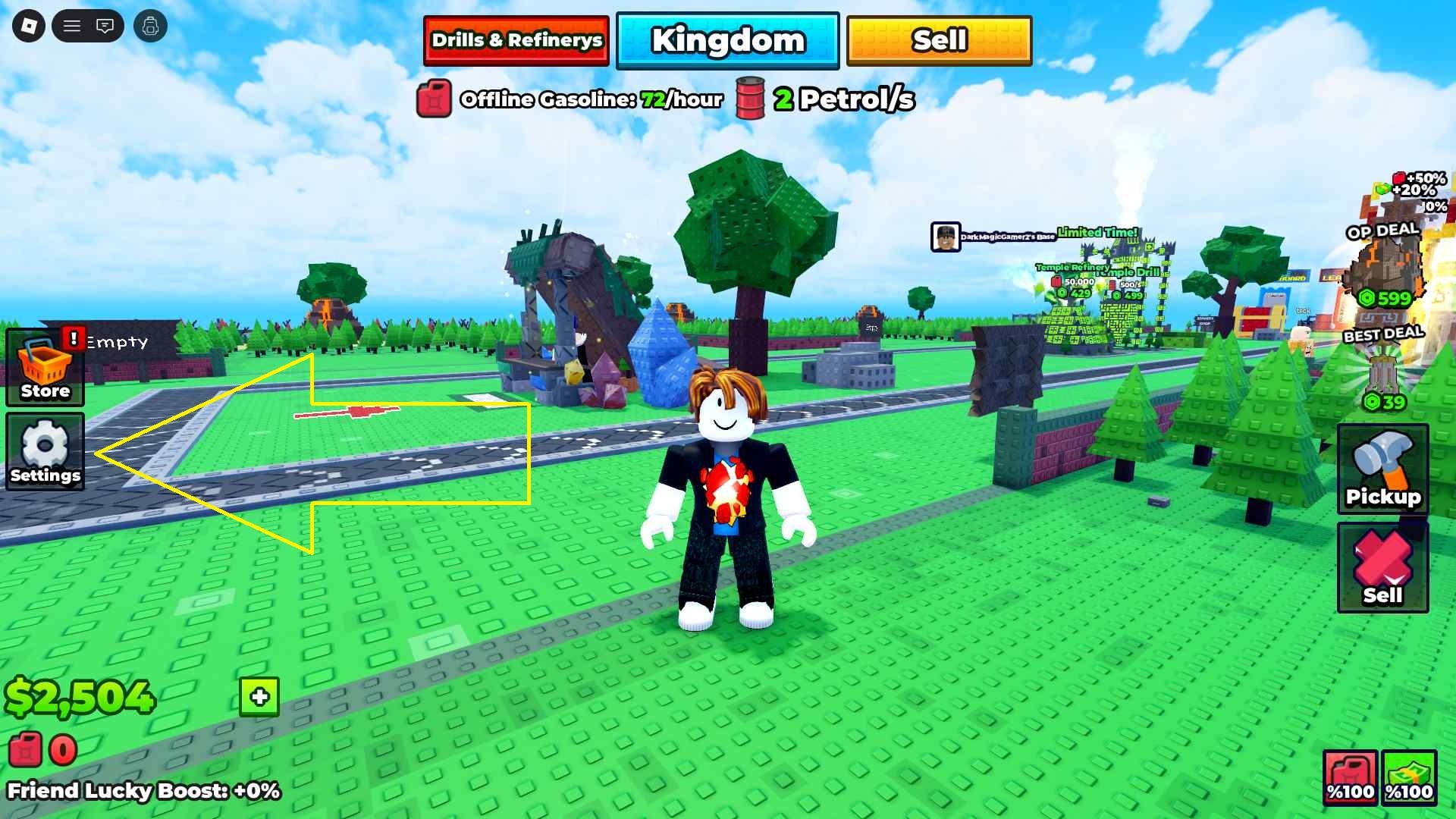Open the Roblox main menu logo

coord(29,27)
